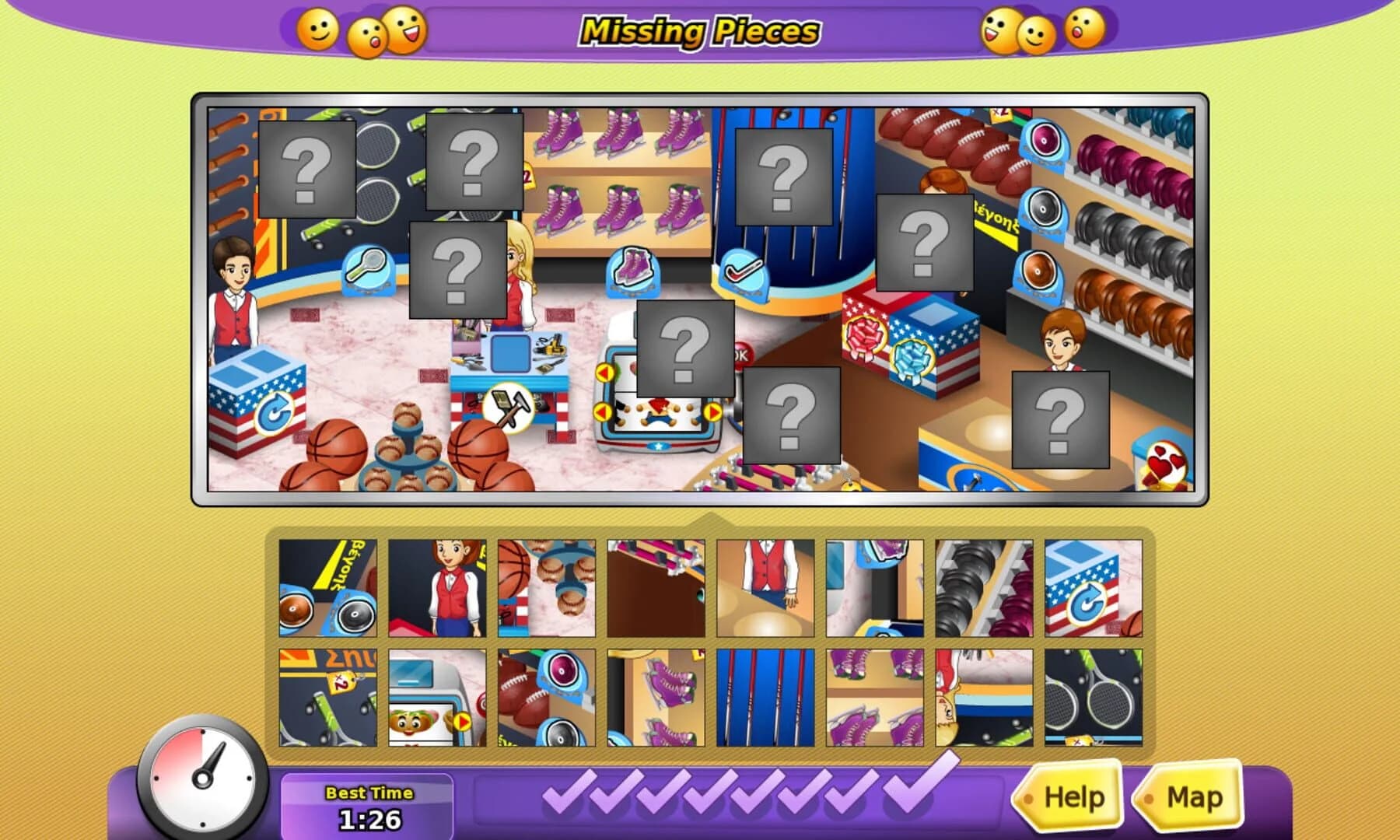Click the brown bowling ball bubble icon
Image resolution: width=1400 pixels, height=840 pixels.
coord(1038,274)
